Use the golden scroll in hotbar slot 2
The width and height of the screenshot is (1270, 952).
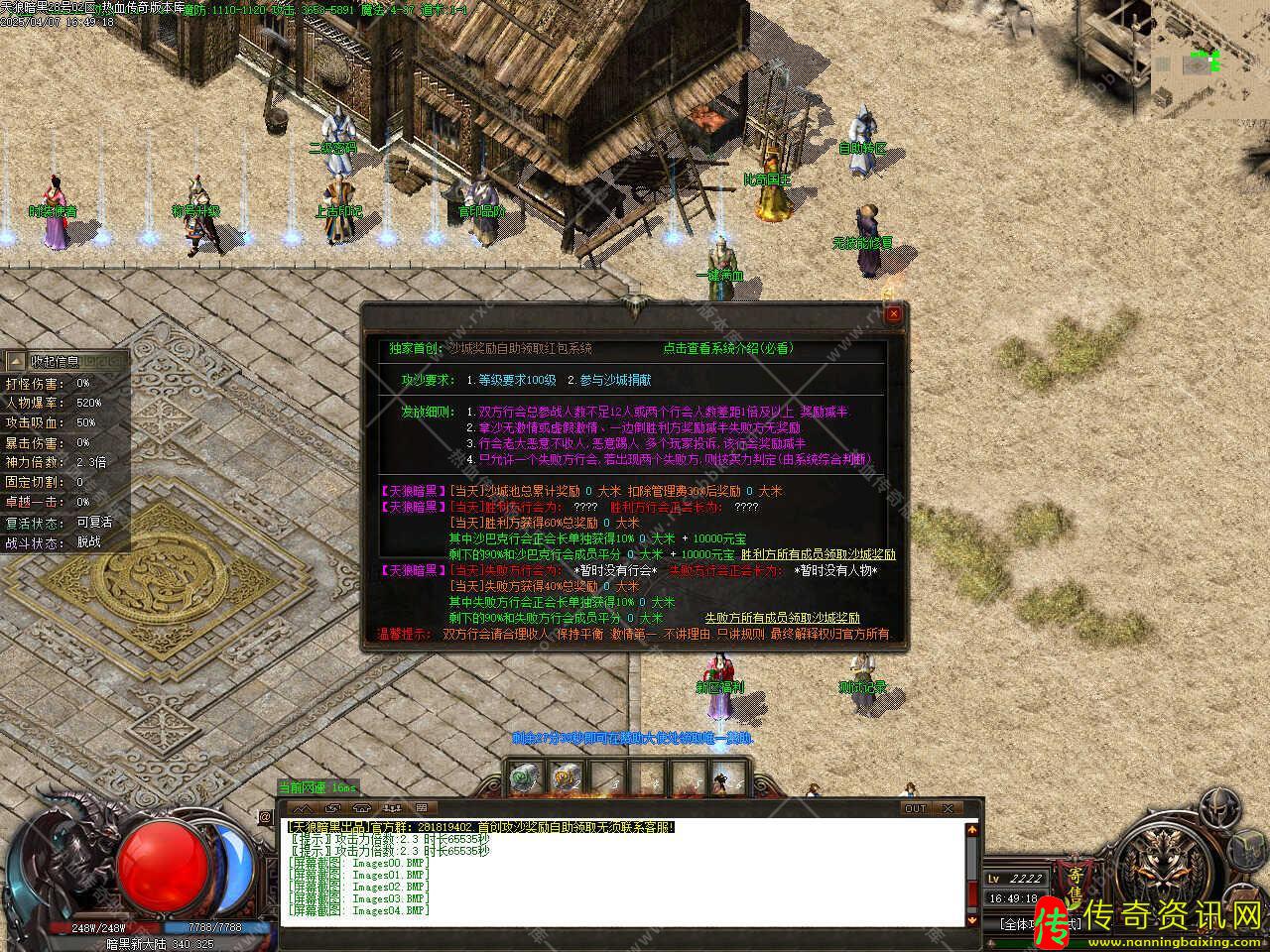coord(566,778)
